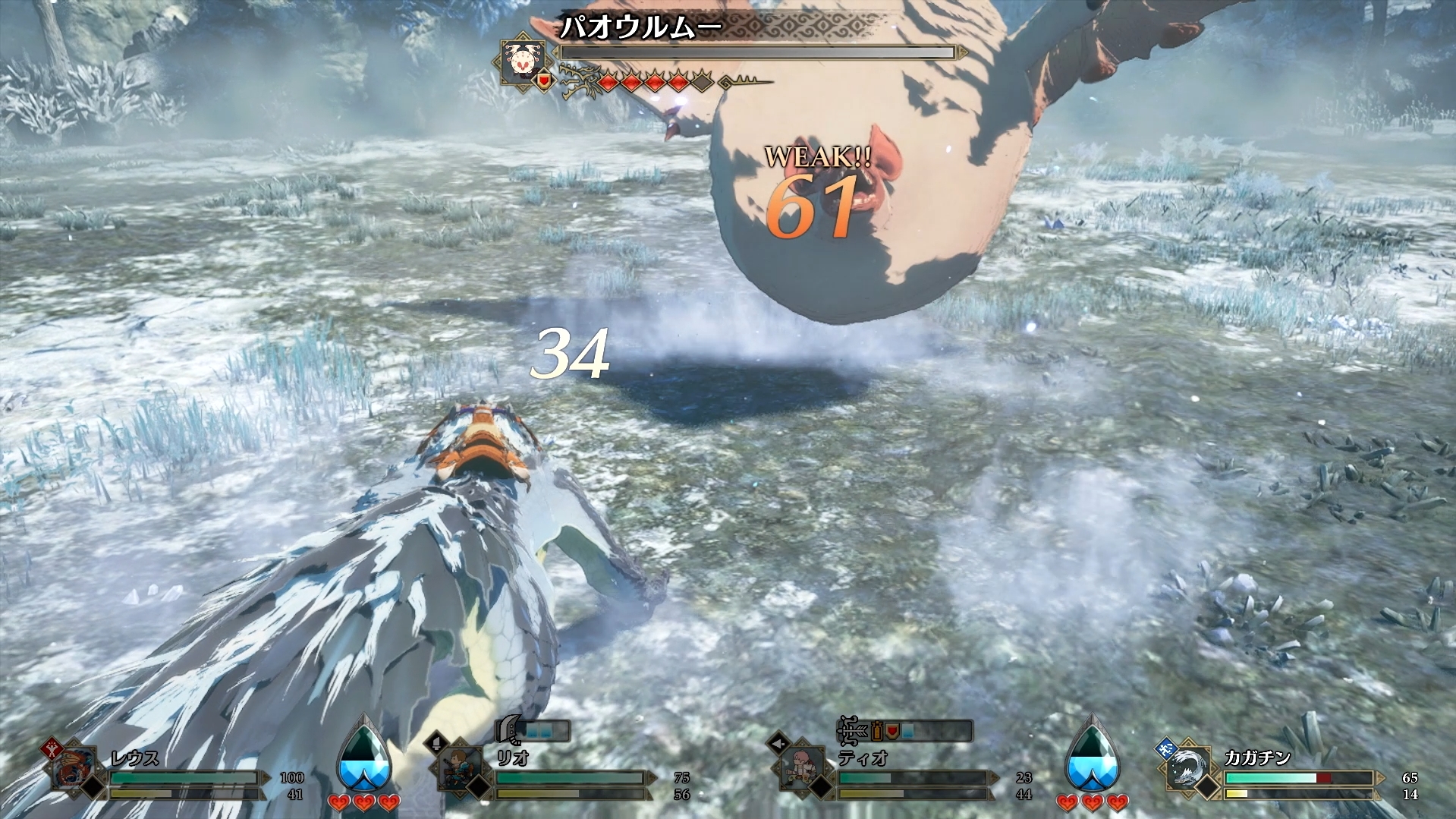Click the teardrop kinship gauge beside レウス

365,753
